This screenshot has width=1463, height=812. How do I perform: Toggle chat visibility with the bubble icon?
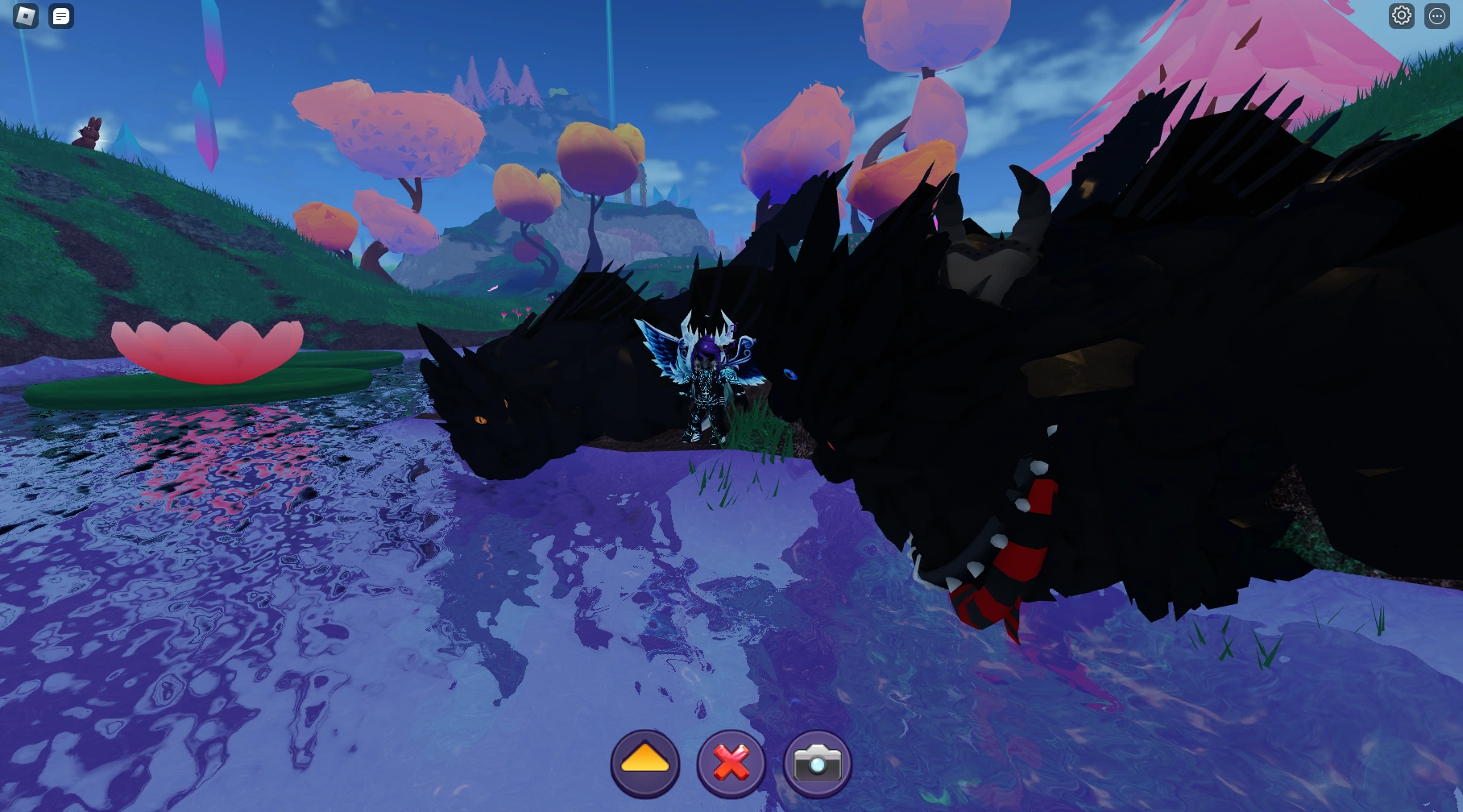60,15
